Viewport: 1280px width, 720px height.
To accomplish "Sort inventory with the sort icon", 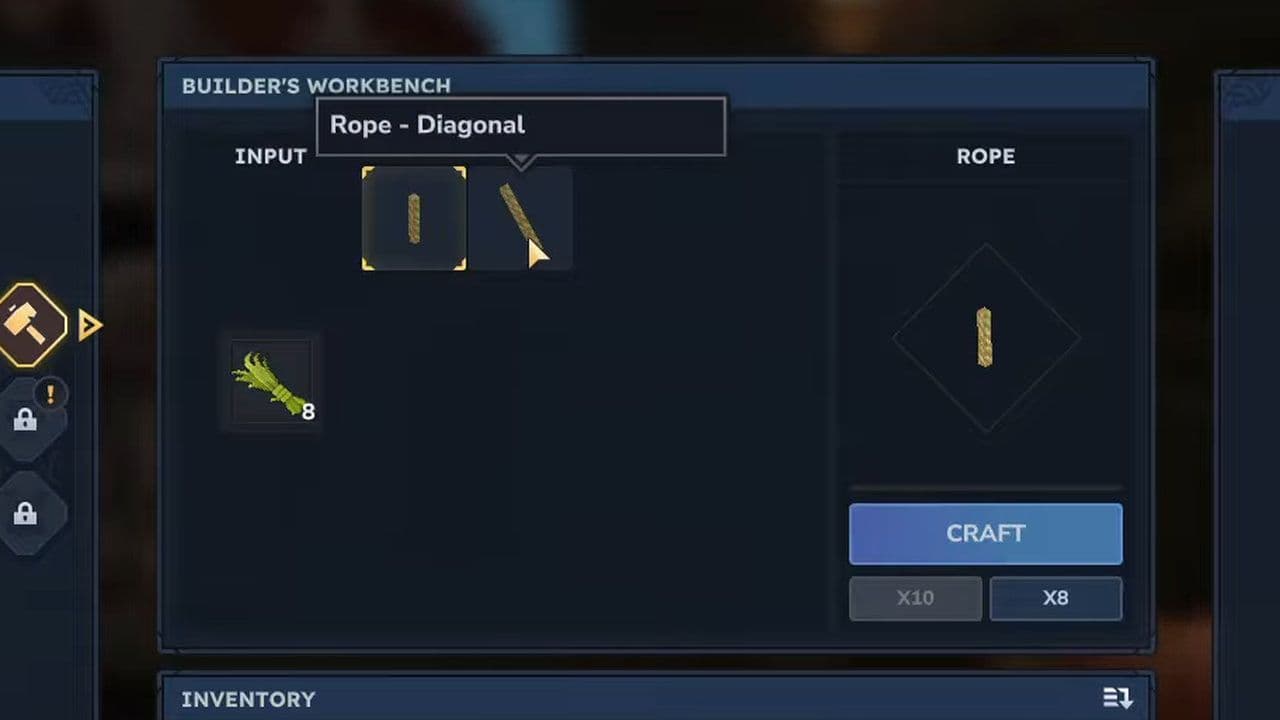I will point(1117,698).
